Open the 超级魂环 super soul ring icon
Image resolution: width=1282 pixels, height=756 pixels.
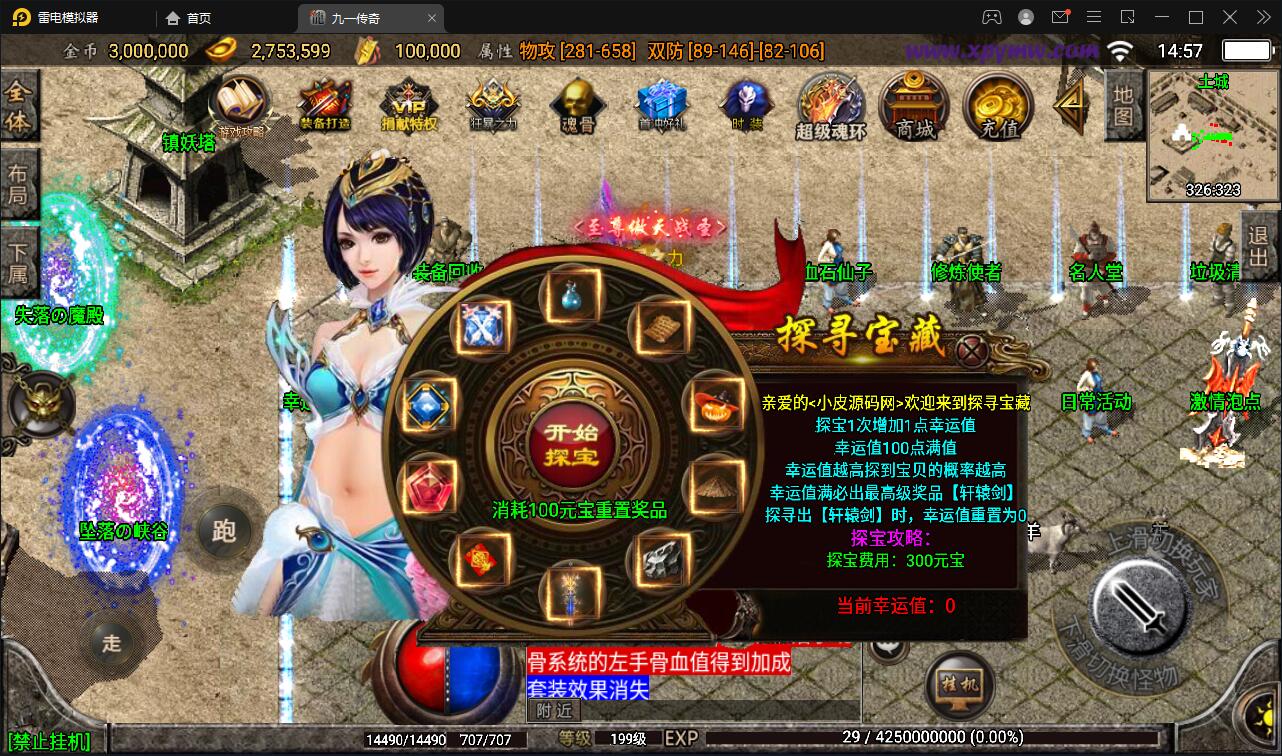[828, 105]
